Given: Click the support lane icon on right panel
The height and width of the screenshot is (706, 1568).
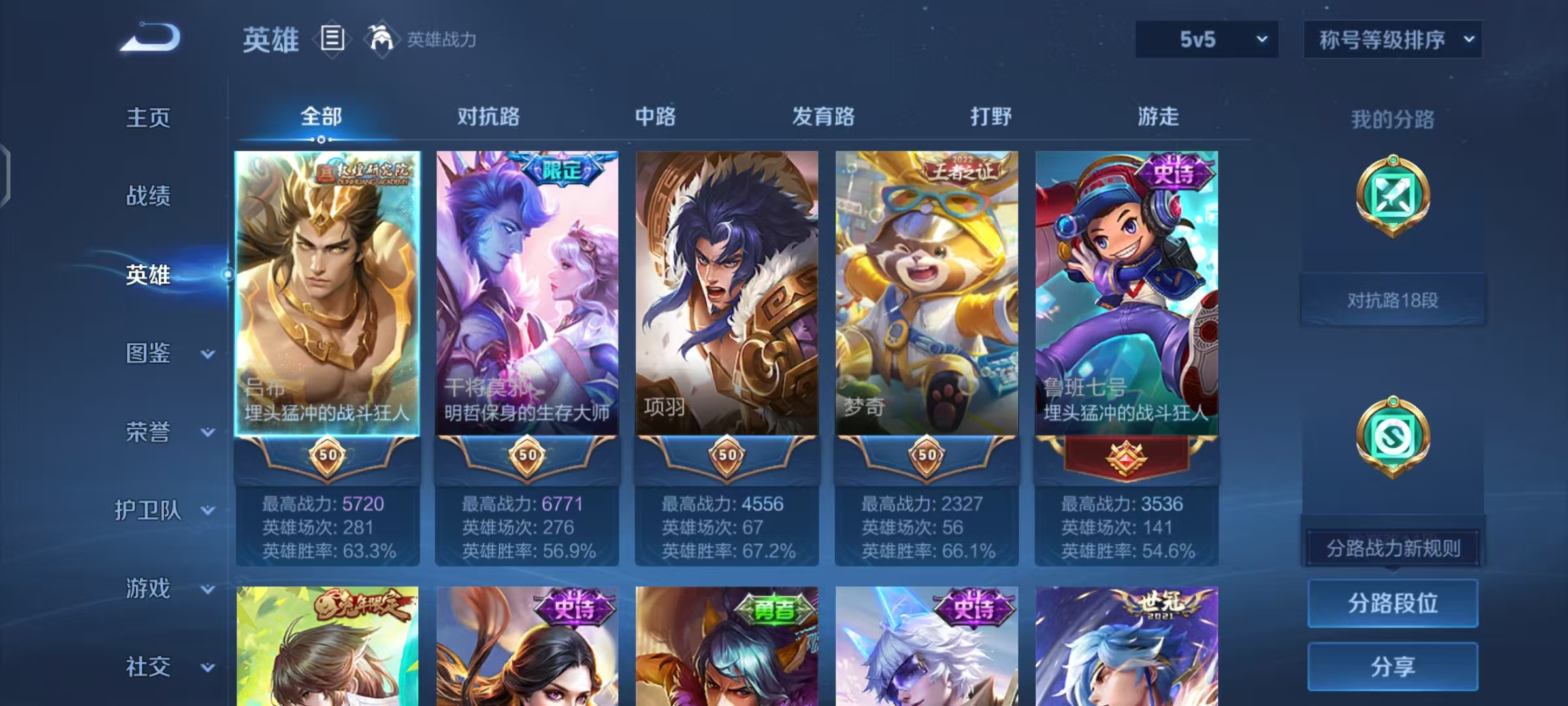Looking at the screenshot, I should click(x=1392, y=437).
